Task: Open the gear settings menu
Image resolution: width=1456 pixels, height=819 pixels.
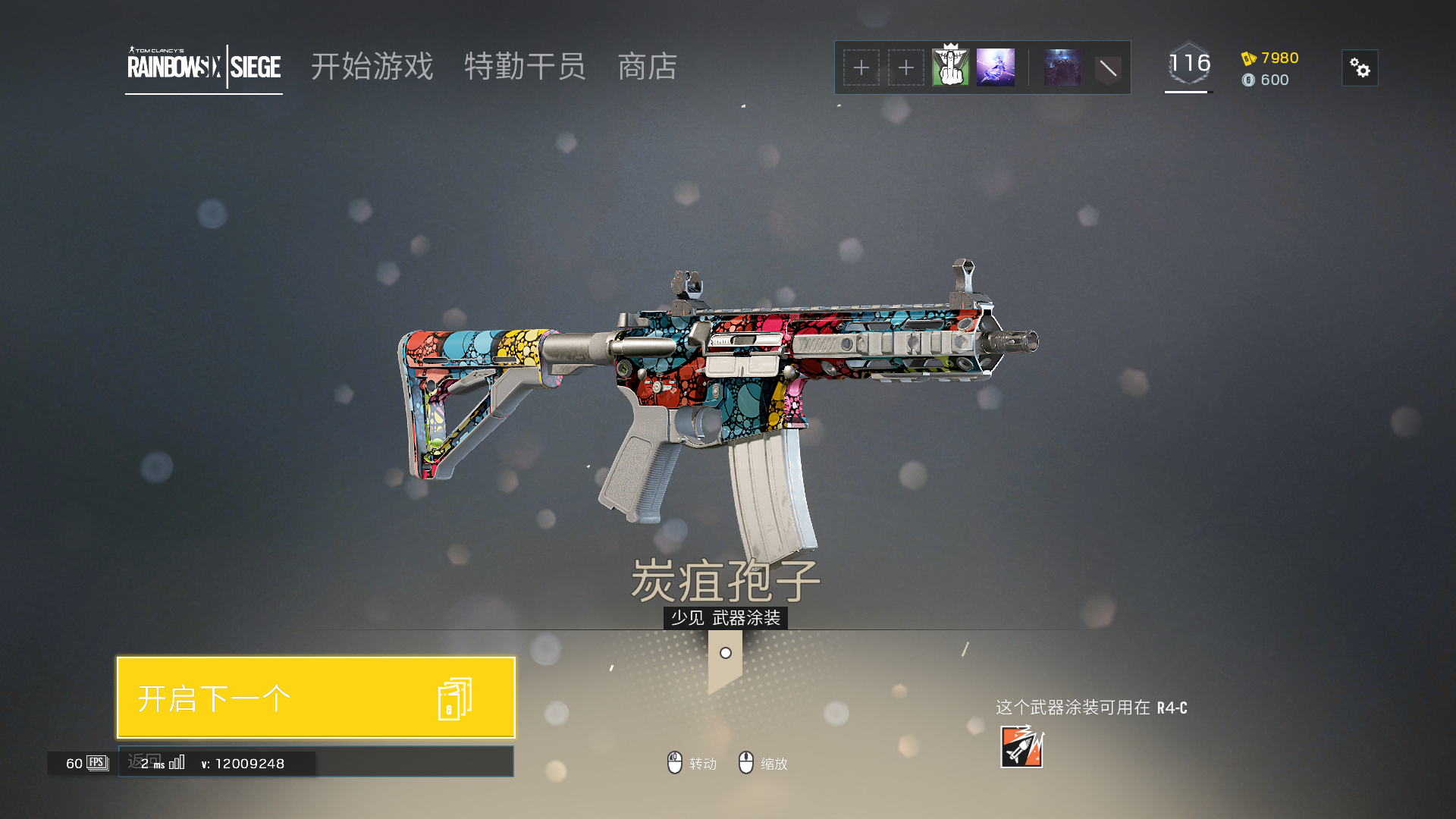Action: [x=1360, y=68]
